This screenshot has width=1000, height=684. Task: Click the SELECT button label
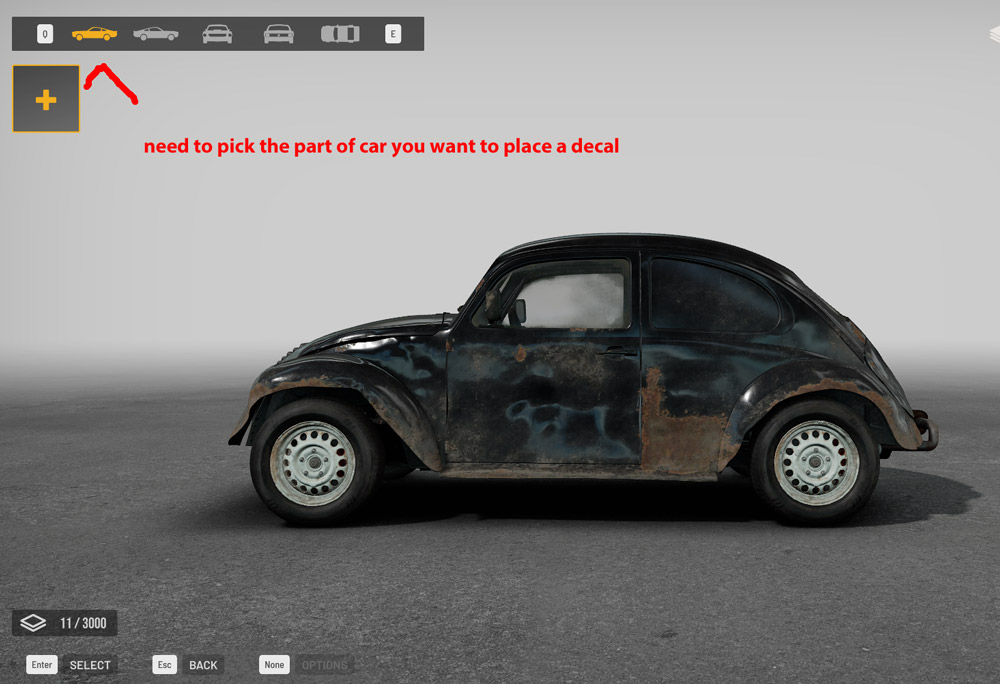(x=90, y=665)
